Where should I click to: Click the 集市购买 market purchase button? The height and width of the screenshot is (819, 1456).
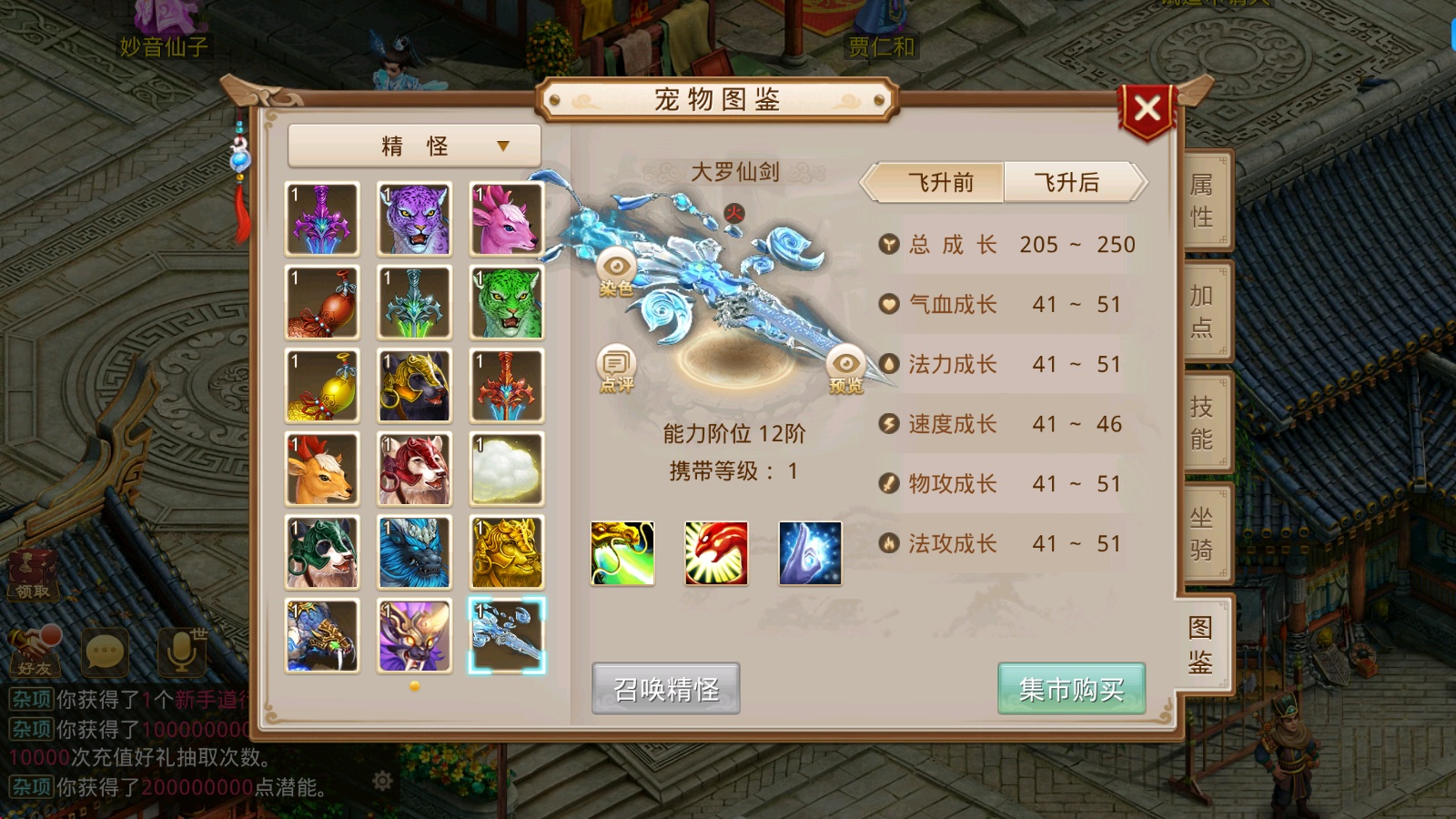1071,689
